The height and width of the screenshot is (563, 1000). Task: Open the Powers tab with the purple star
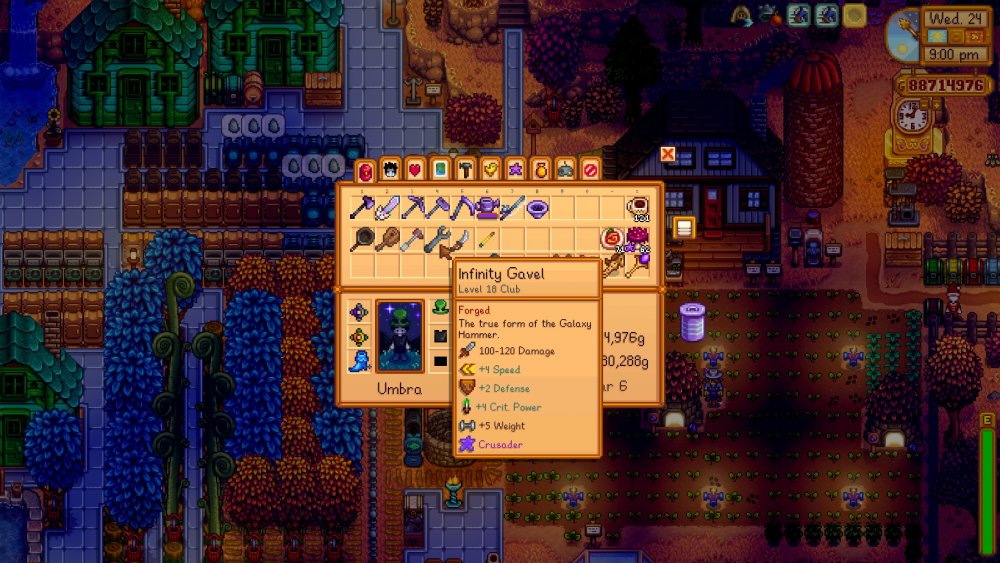click(x=515, y=169)
